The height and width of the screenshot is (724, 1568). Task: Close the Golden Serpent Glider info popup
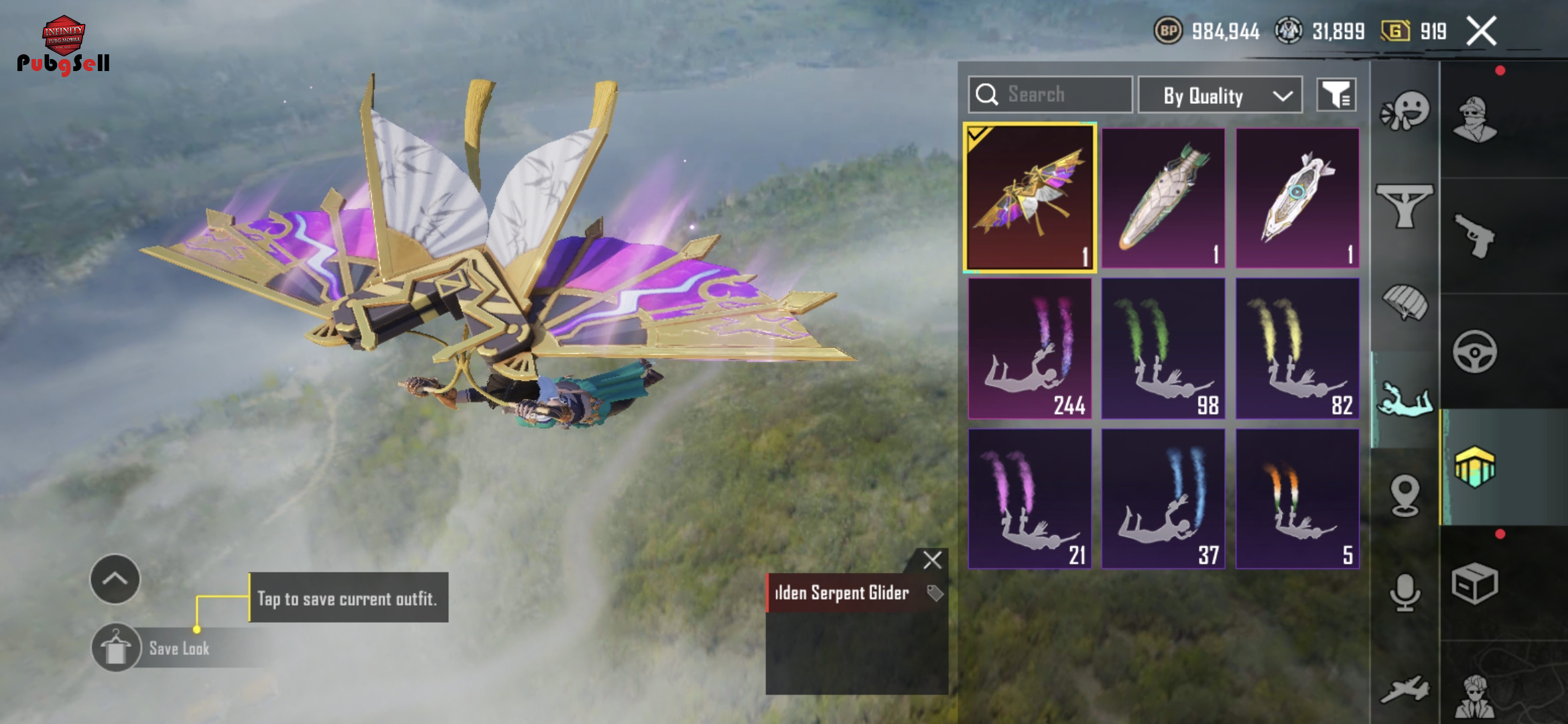pos(932,560)
